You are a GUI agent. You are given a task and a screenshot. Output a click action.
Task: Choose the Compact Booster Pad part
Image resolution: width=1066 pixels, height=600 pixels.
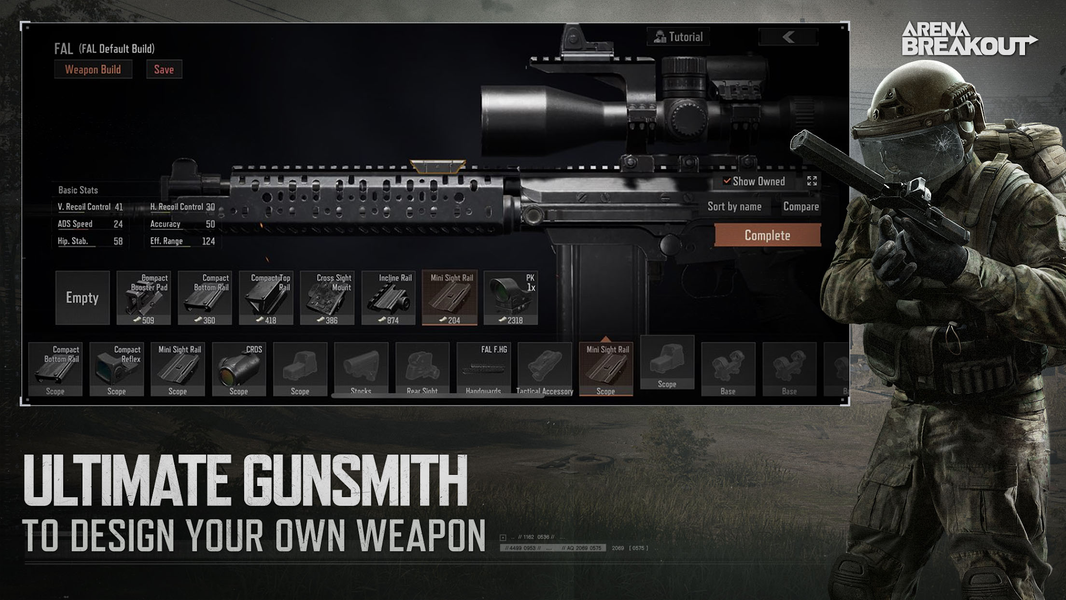click(x=143, y=298)
